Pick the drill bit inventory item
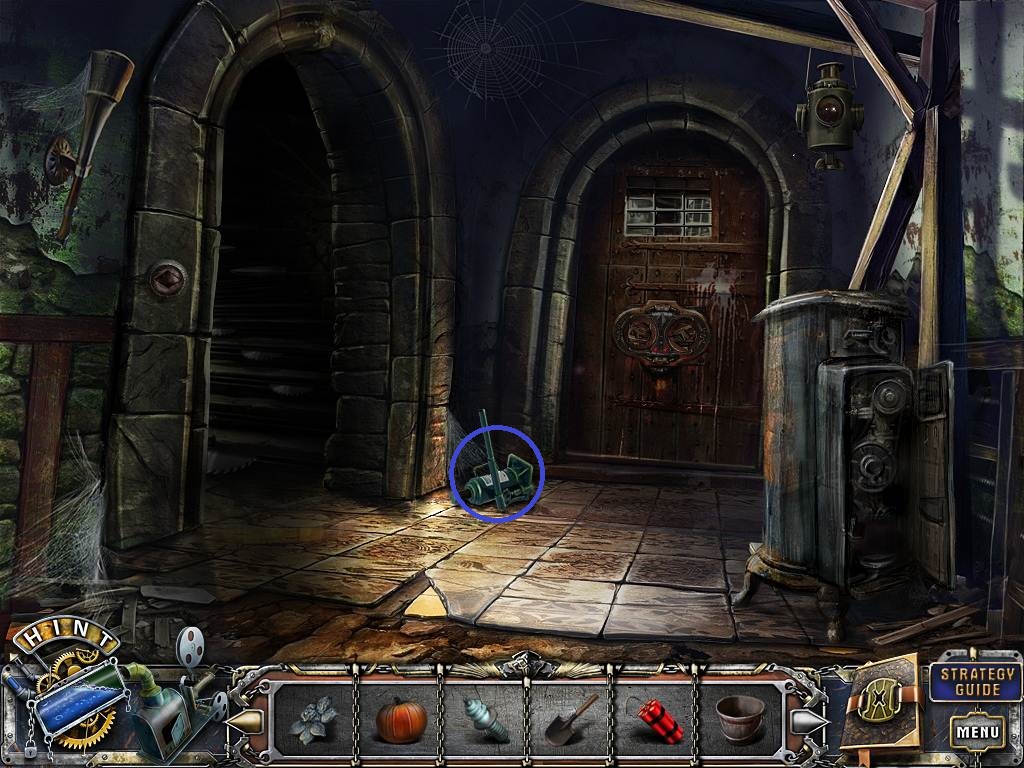The image size is (1024, 768). click(485, 720)
